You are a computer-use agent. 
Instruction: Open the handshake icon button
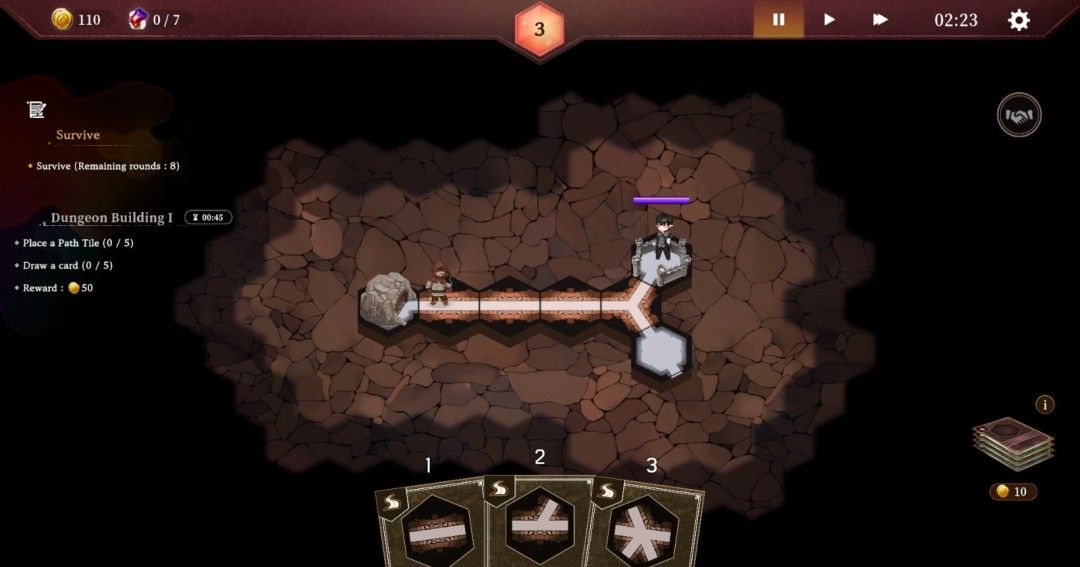tap(1019, 115)
